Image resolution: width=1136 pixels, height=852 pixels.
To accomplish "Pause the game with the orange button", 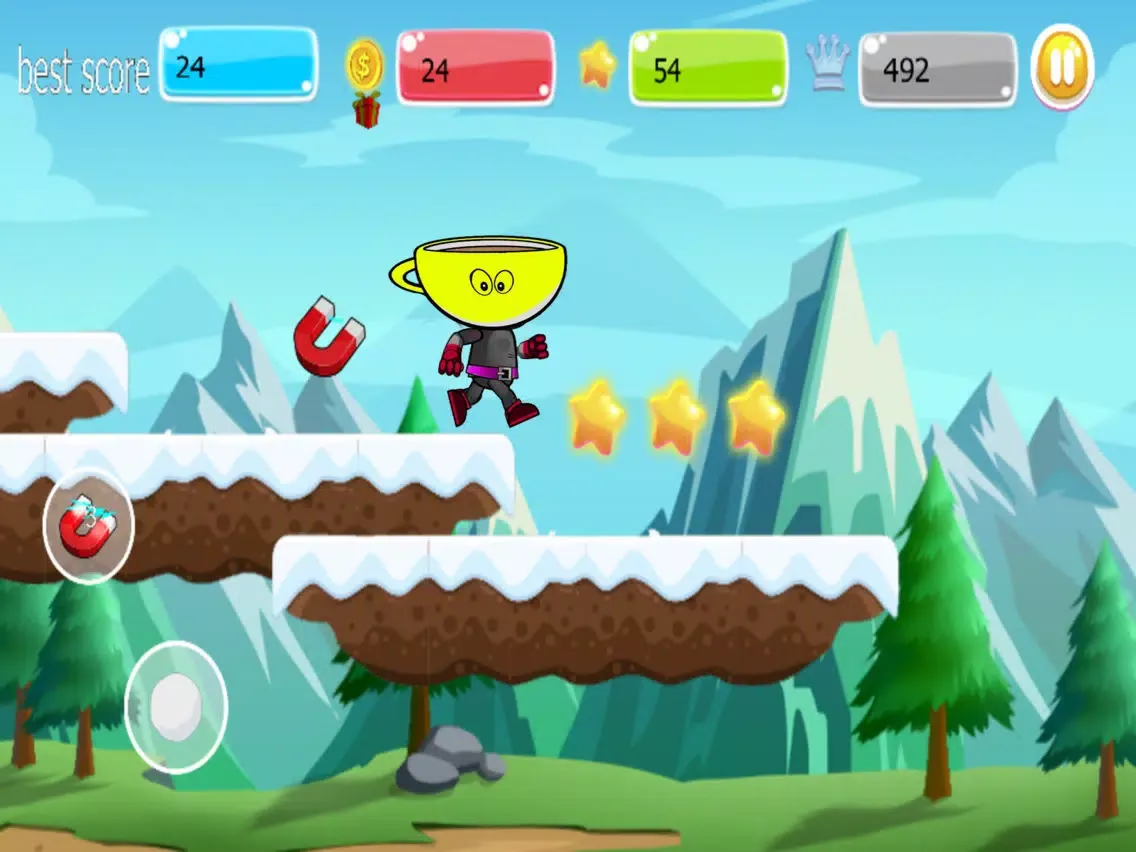I will pyautogui.click(x=1062, y=68).
